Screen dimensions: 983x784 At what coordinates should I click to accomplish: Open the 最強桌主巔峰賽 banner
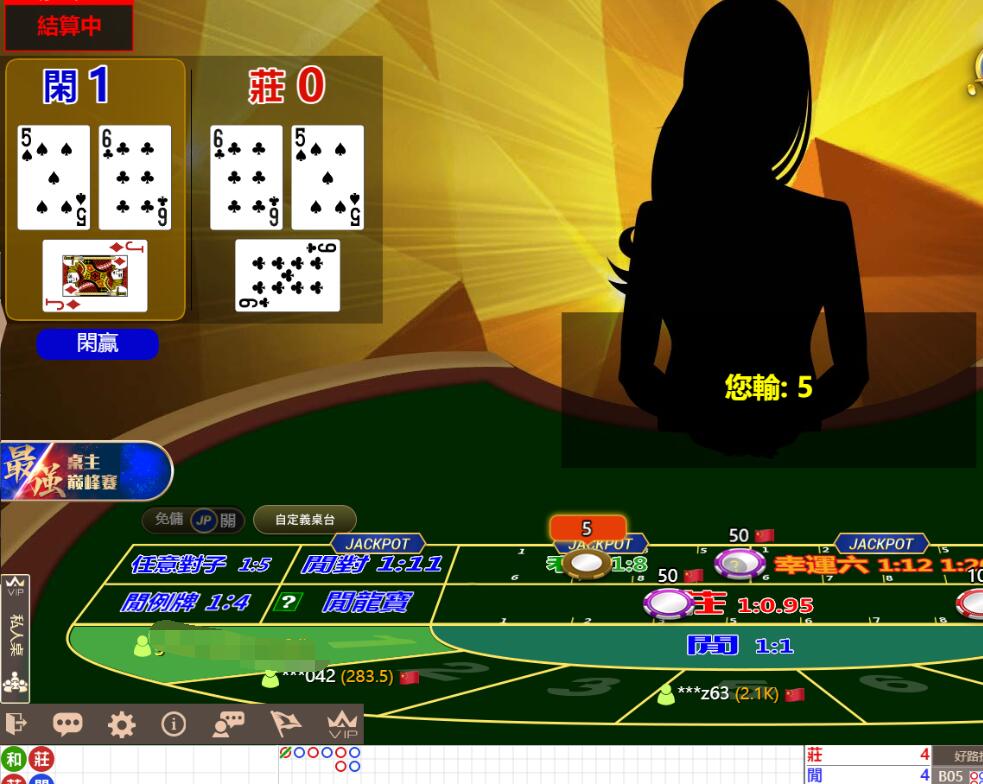tap(86, 470)
